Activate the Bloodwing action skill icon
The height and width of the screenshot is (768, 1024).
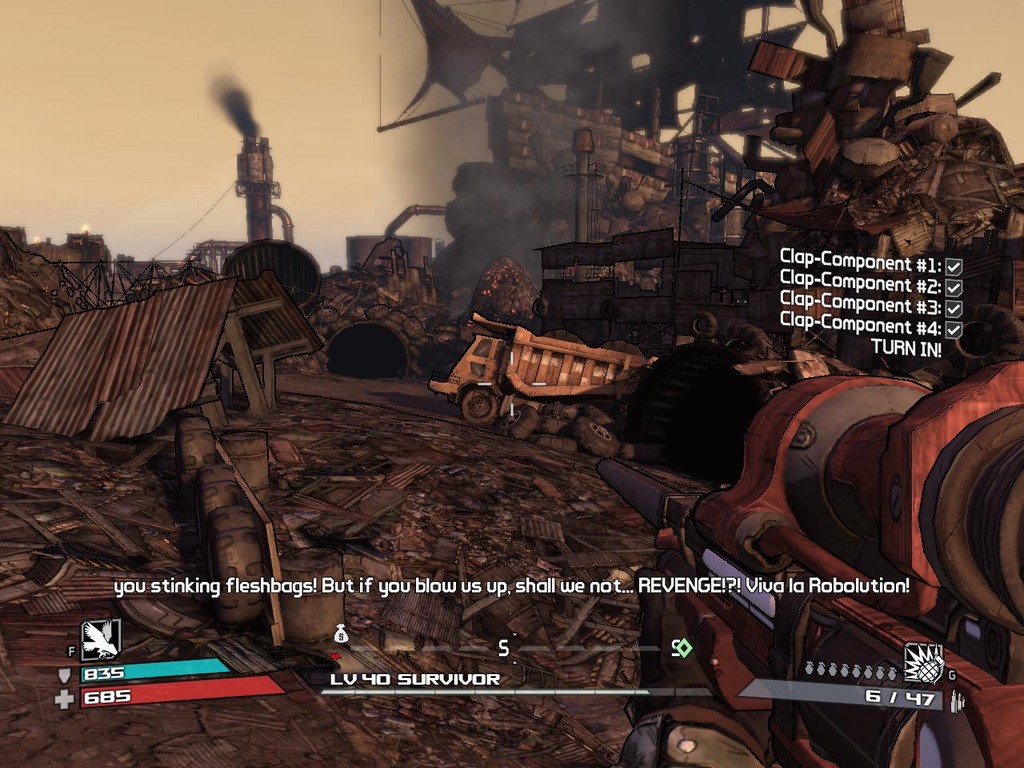(x=101, y=640)
